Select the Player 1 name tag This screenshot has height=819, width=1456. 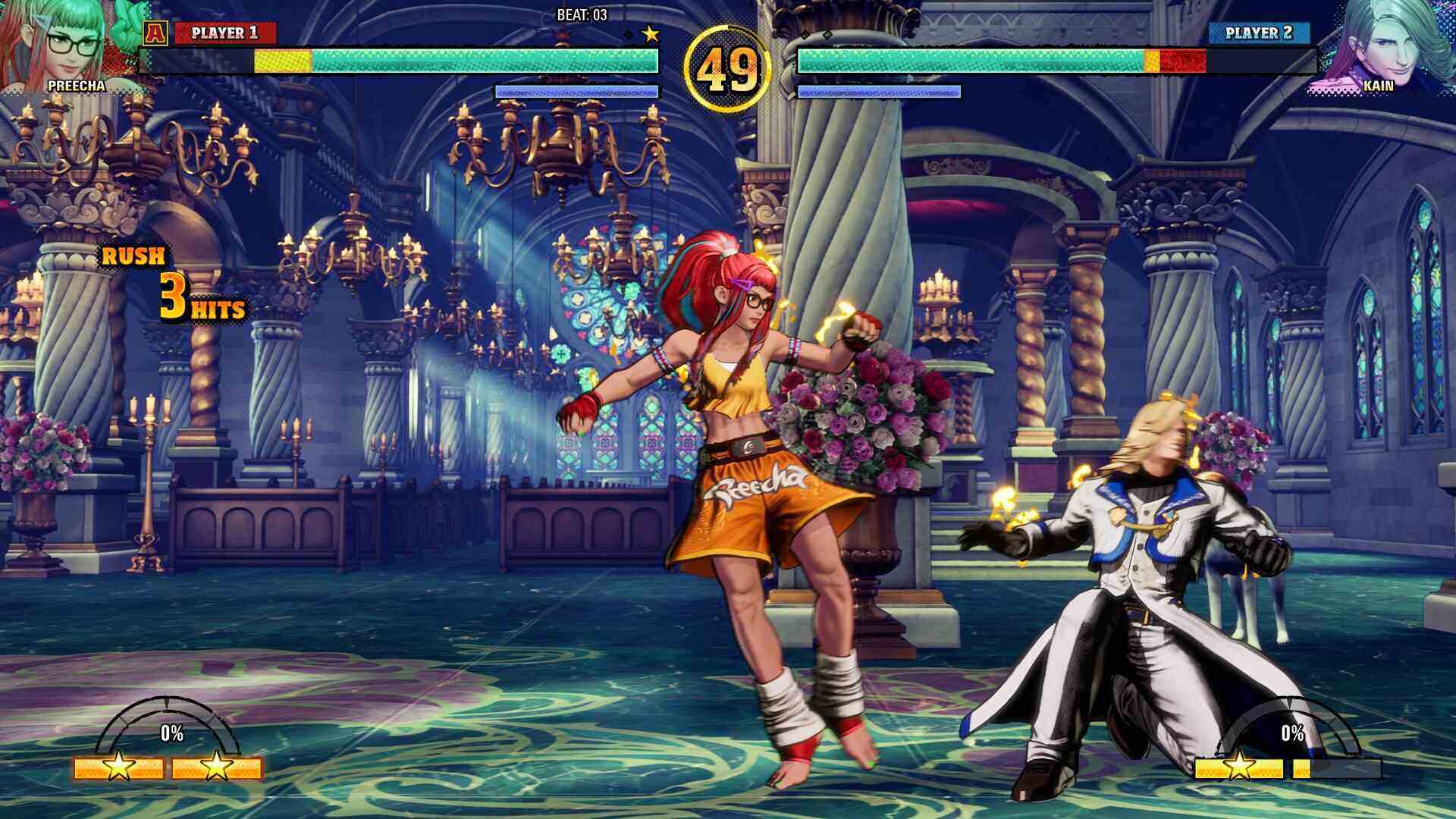pos(225,33)
